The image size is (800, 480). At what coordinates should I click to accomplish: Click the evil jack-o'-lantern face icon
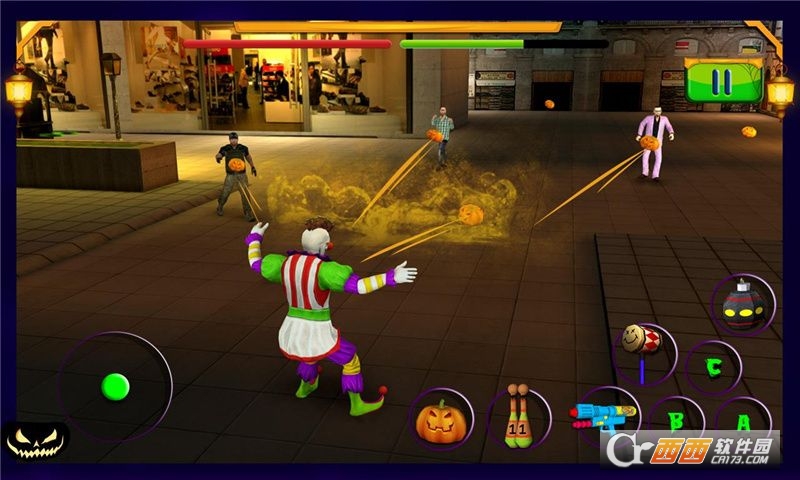(36, 441)
